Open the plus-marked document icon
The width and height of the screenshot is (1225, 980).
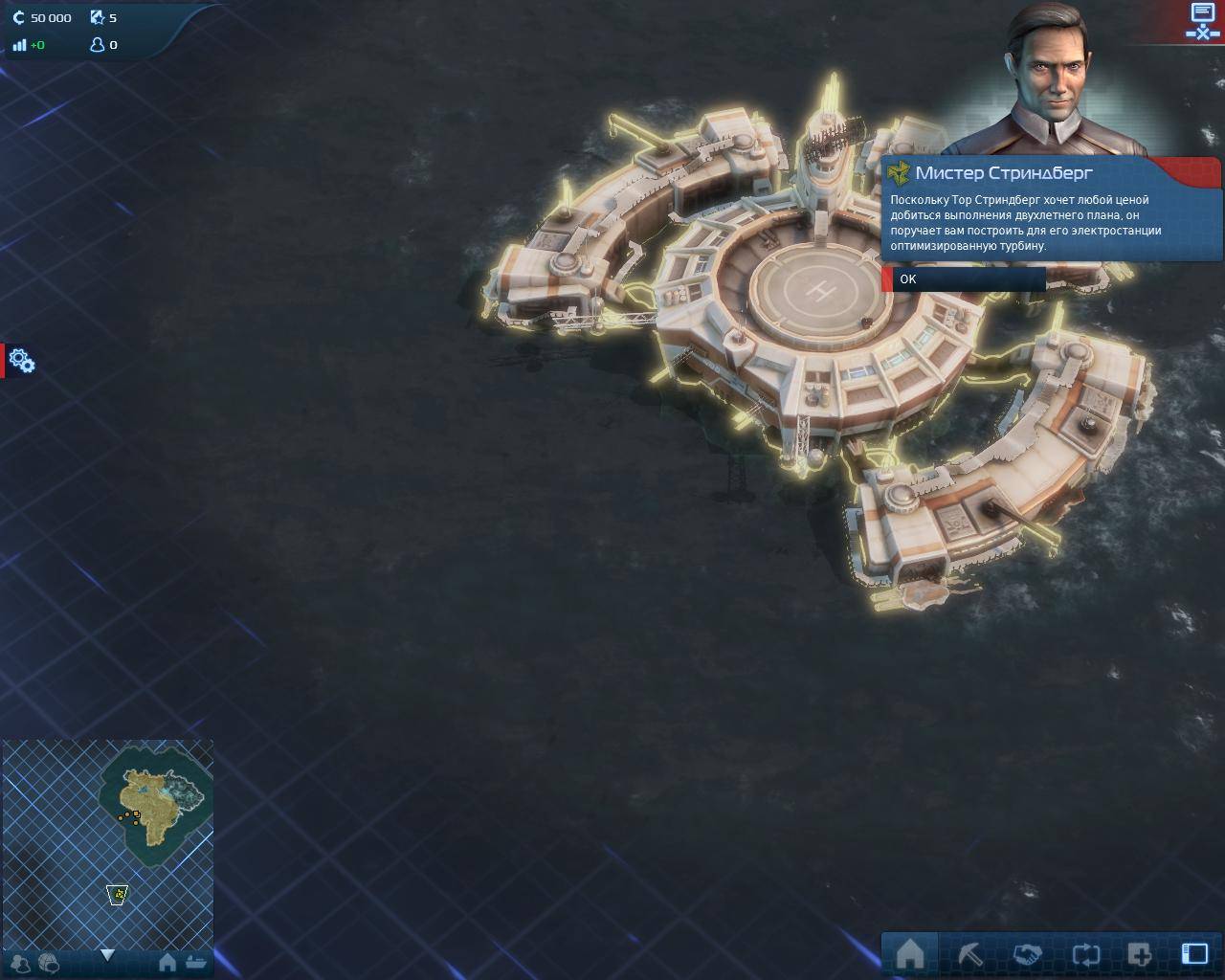[x=1140, y=954]
